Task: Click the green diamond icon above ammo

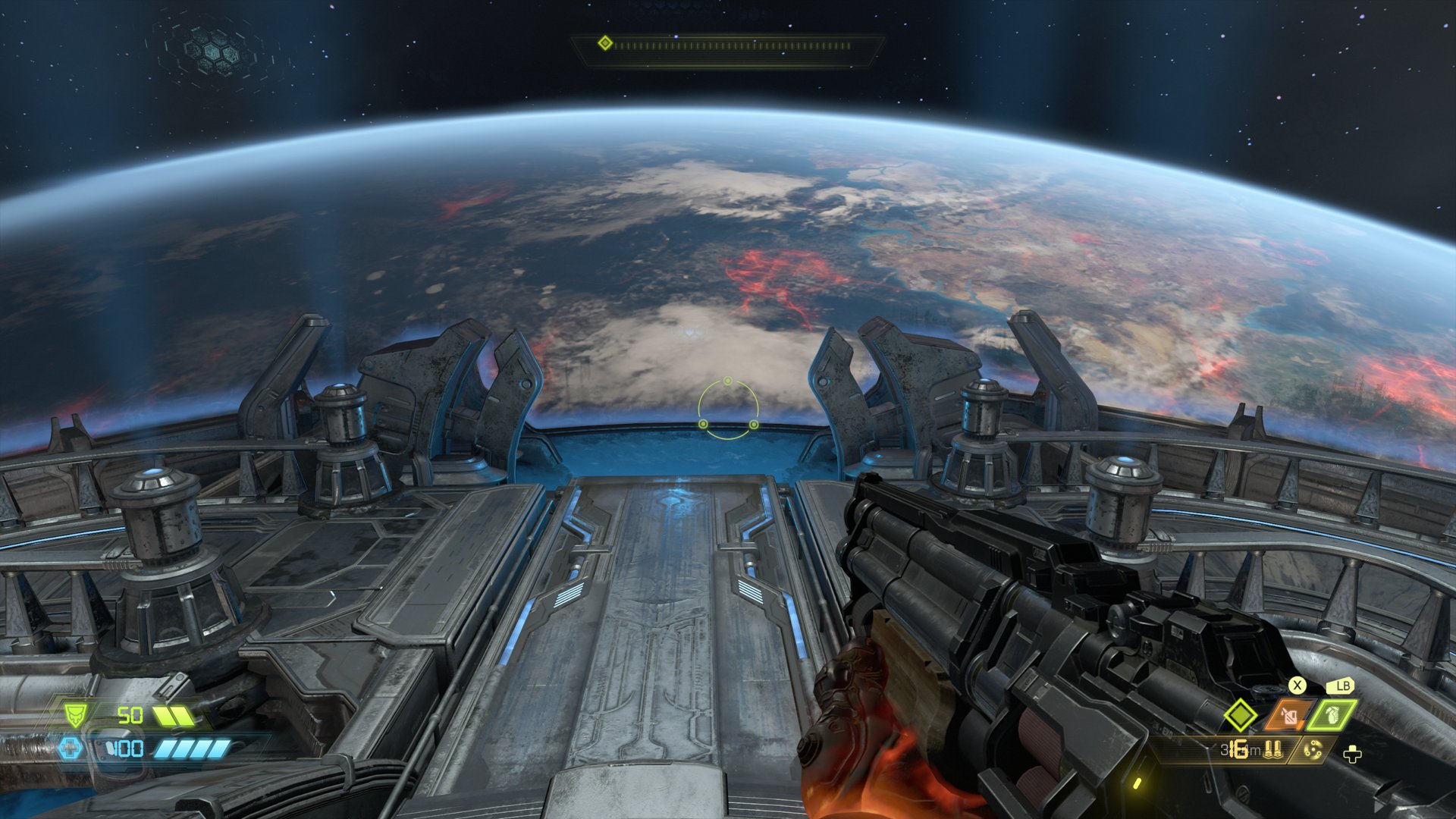Action: tap(1241, 715)
